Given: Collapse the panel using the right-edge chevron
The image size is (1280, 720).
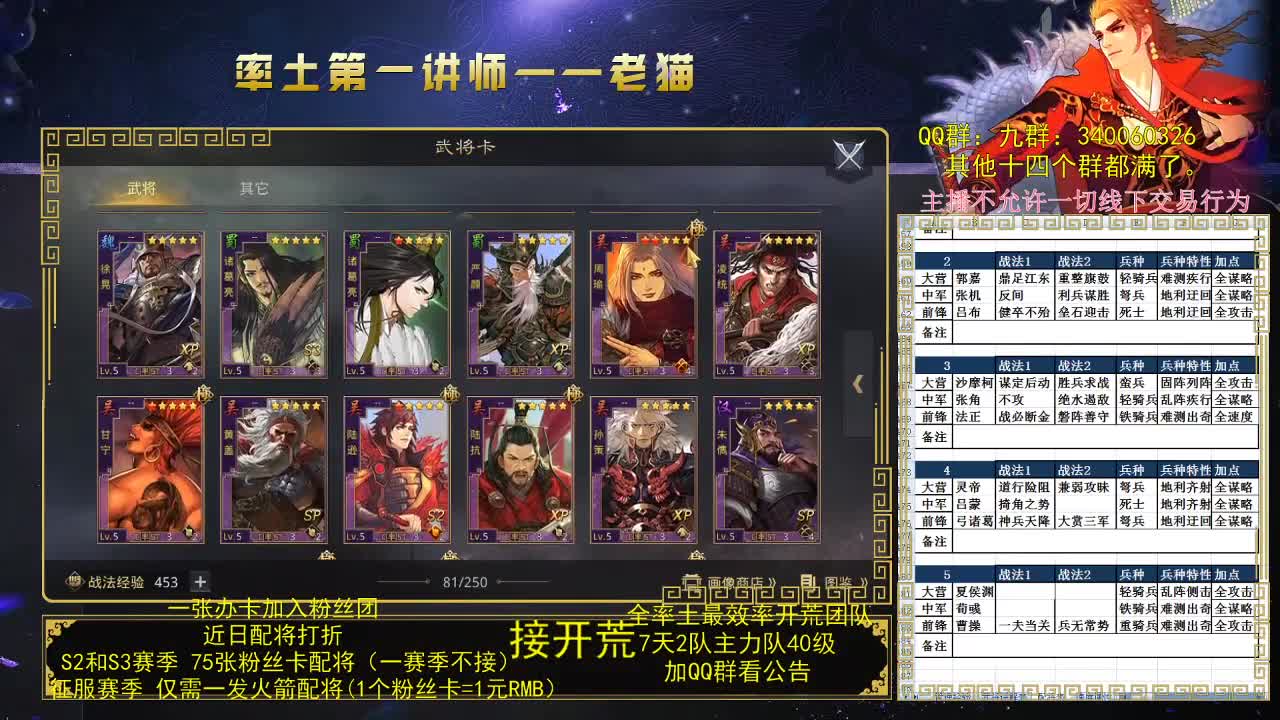Looking at the screenshot, I should point(855,385).
